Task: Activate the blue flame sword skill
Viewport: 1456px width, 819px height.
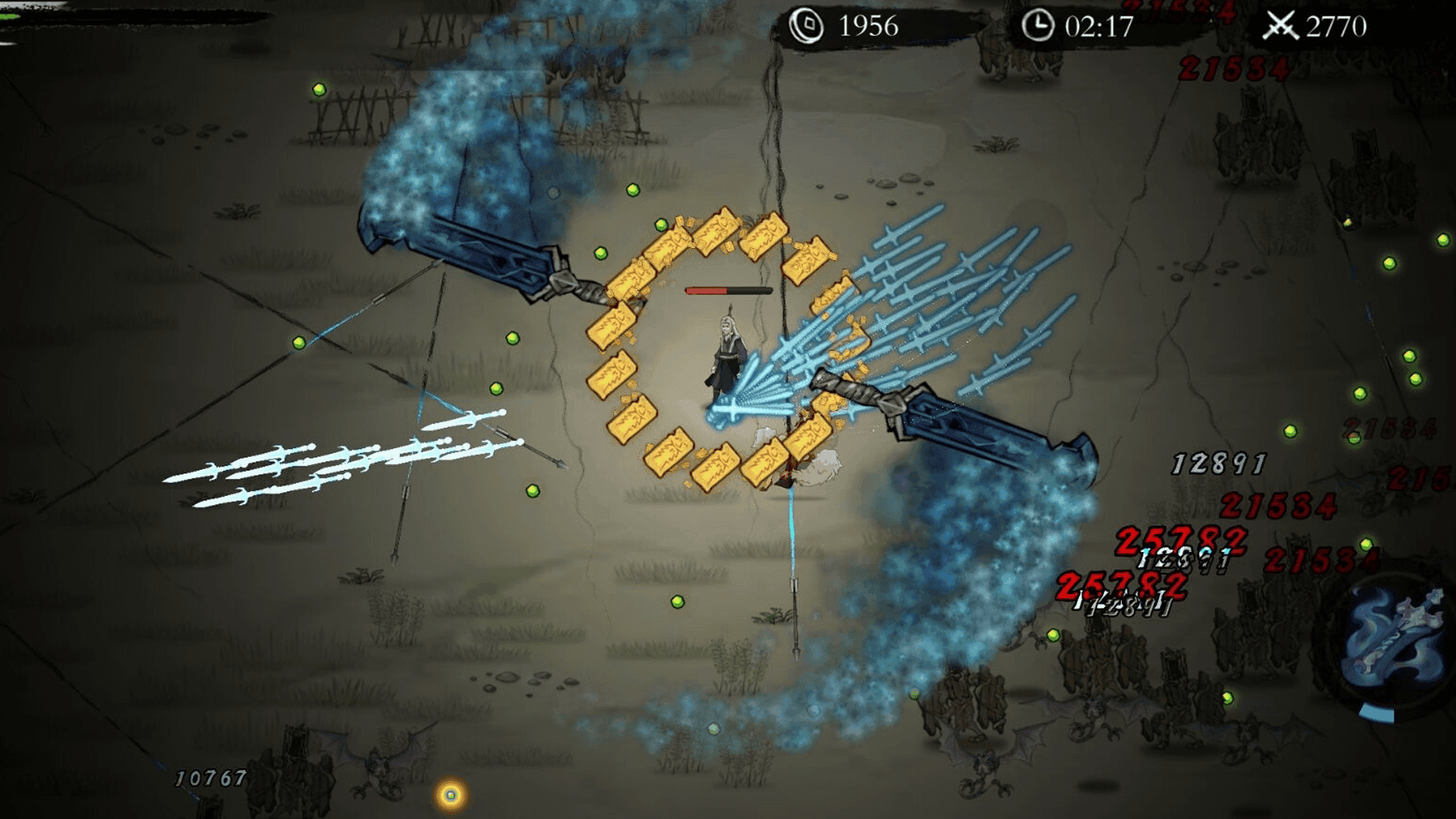Action: [x=1394, y=642]
